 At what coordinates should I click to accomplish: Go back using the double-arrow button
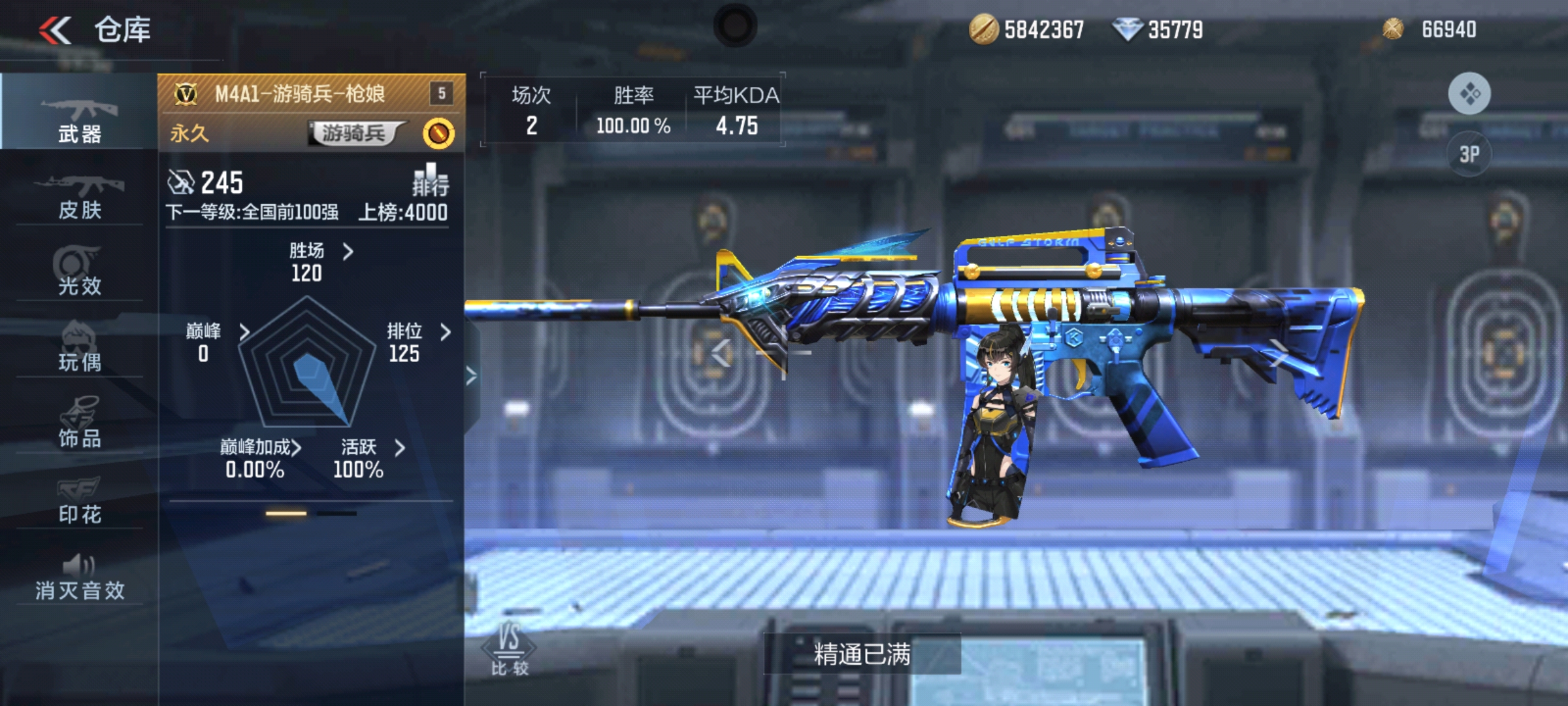[x=55, y=30]
